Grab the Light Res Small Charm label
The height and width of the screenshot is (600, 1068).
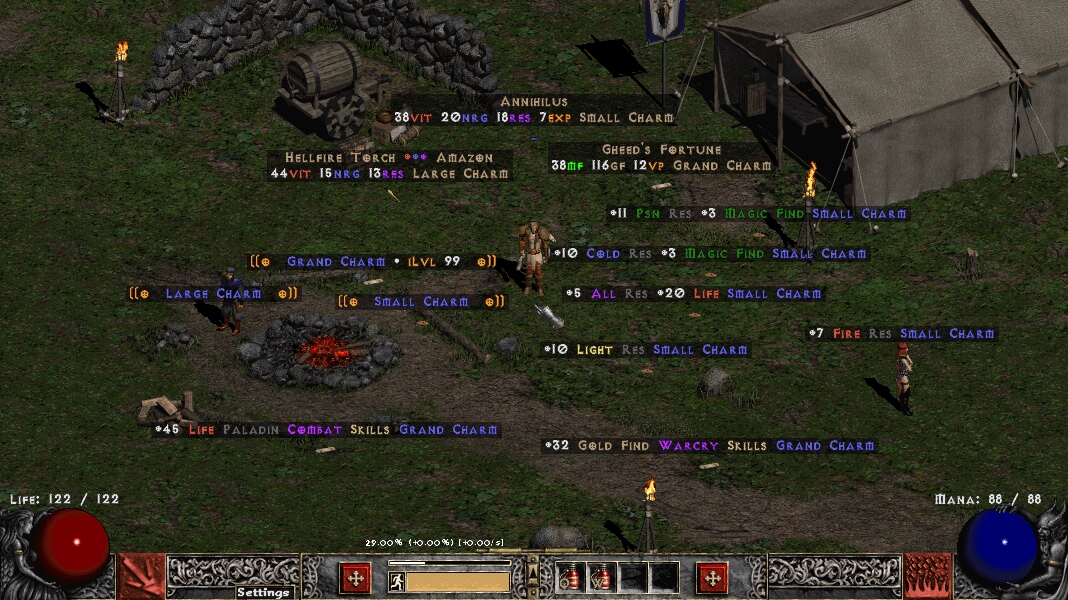[x=646, y=350]
